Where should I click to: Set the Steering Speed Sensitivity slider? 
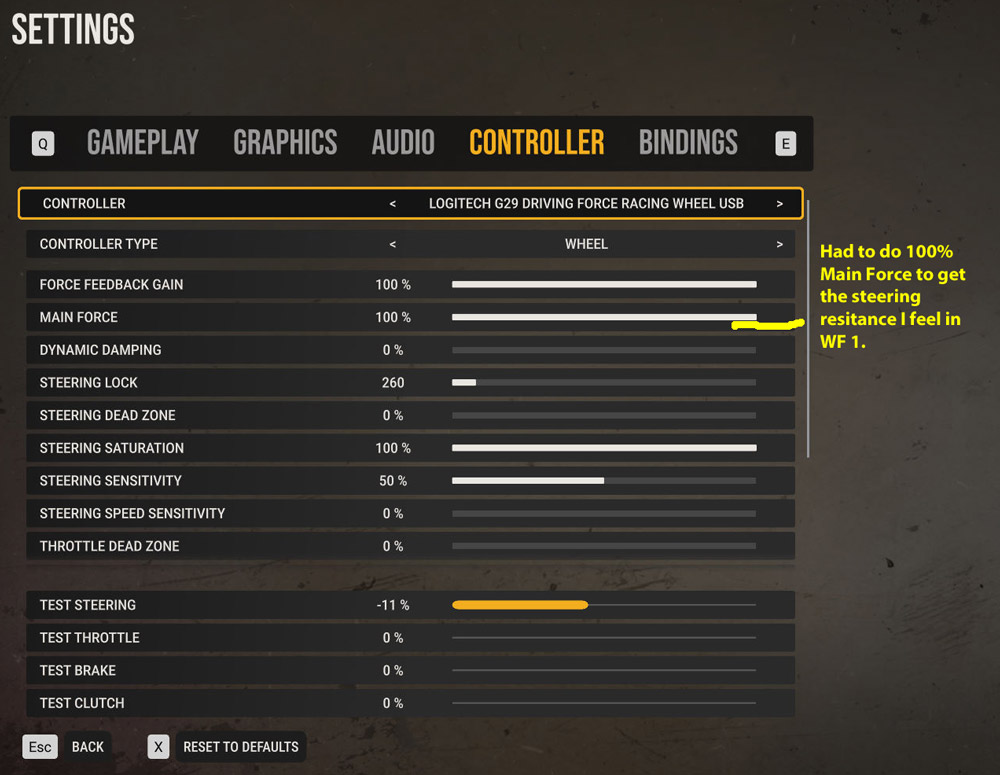coord(604,513)
